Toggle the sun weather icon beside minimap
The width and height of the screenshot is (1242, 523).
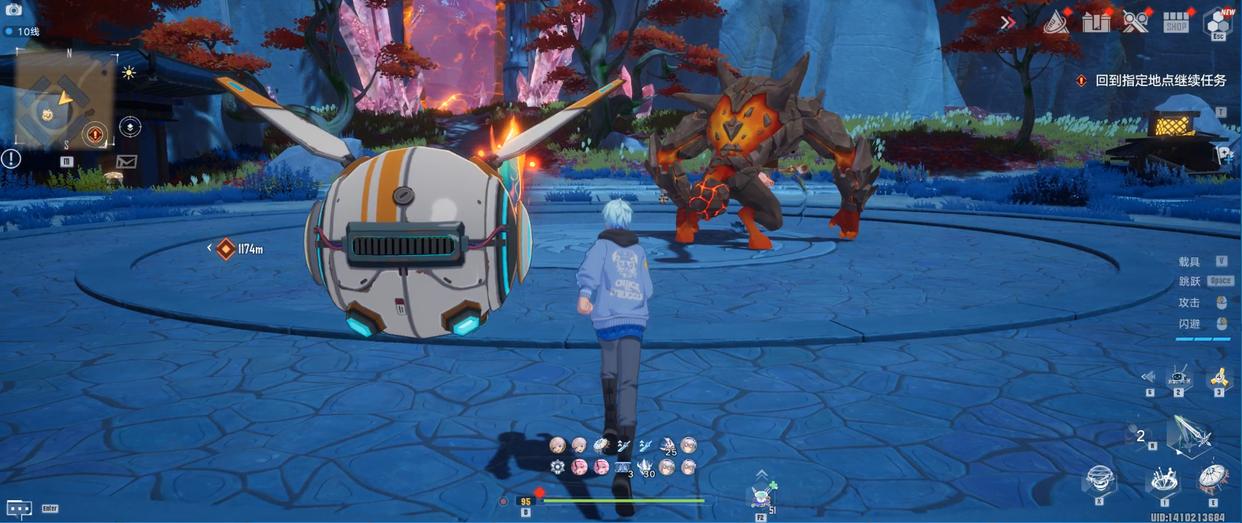click(x=129, y=72)
